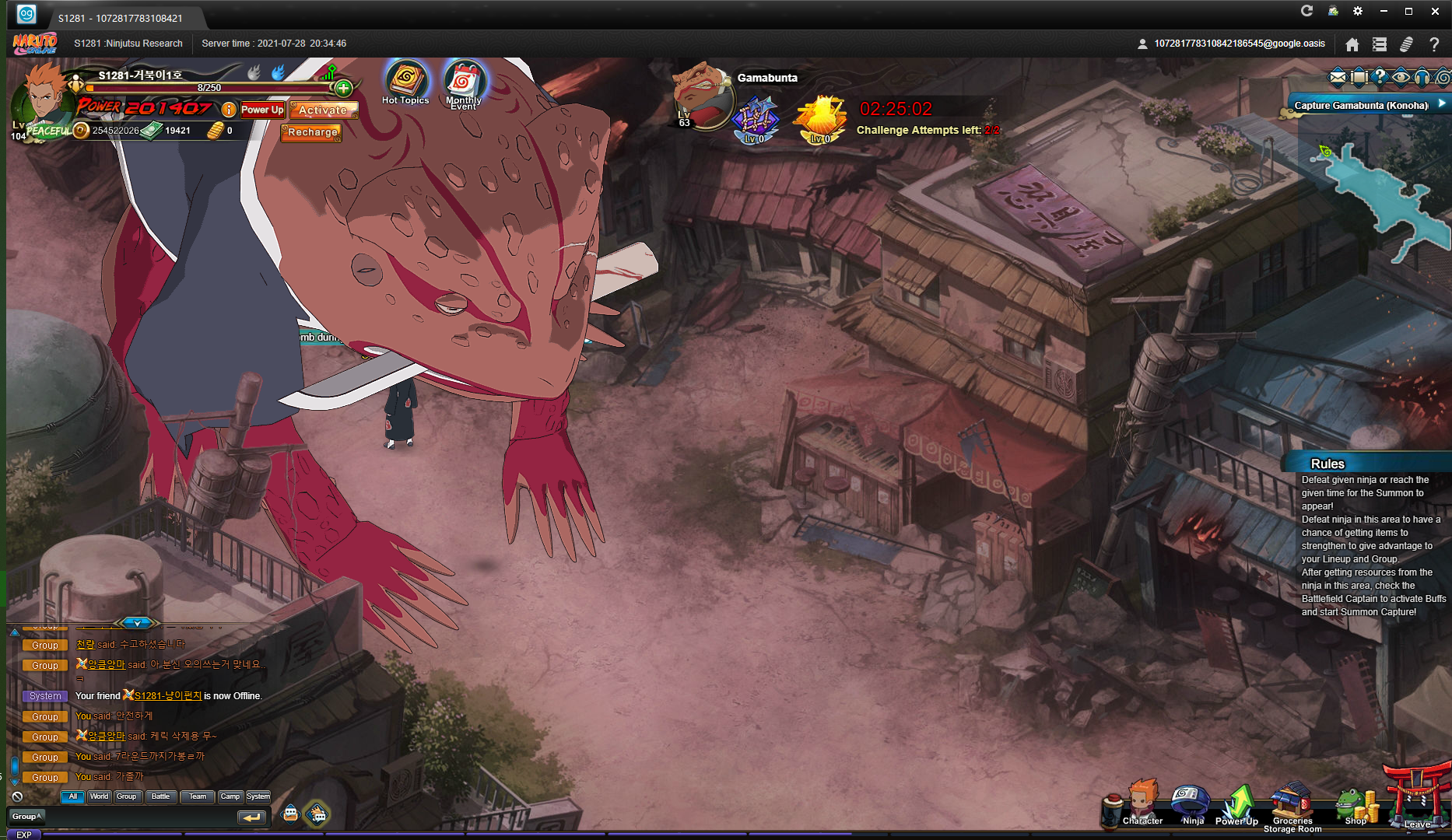The image size is (1452, 840).
Task: Open the Hot Topics icon
Action: point(405,81)
